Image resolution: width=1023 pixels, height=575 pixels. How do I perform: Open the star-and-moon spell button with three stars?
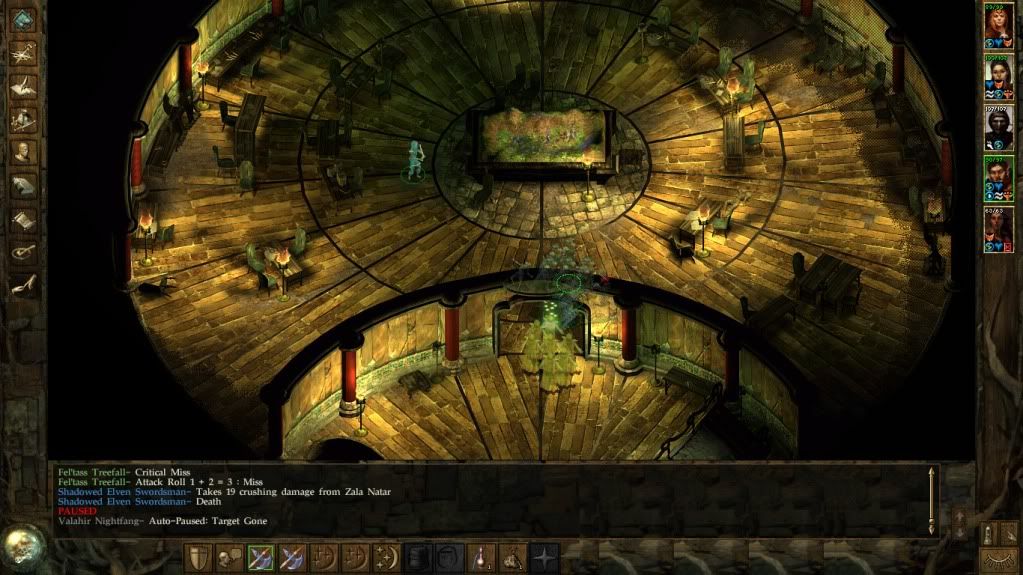387,558
